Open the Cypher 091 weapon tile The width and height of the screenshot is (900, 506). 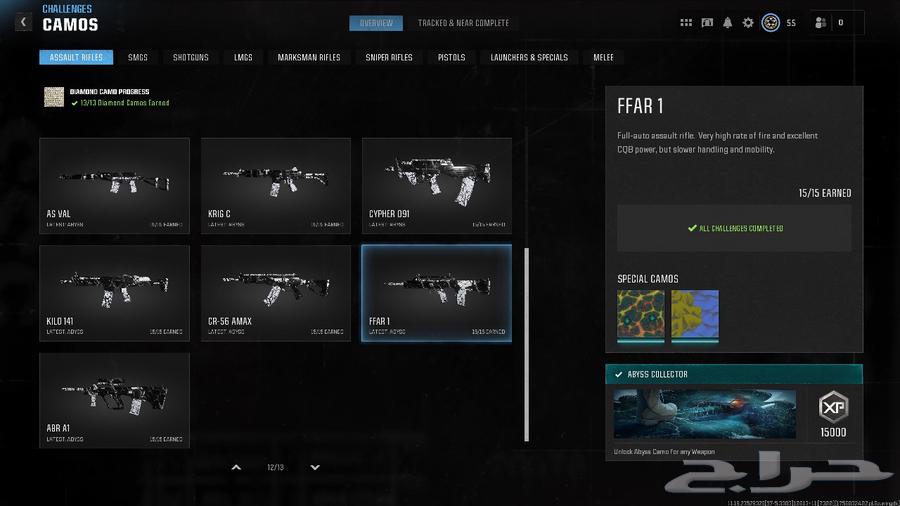click(x=437, y=186)
